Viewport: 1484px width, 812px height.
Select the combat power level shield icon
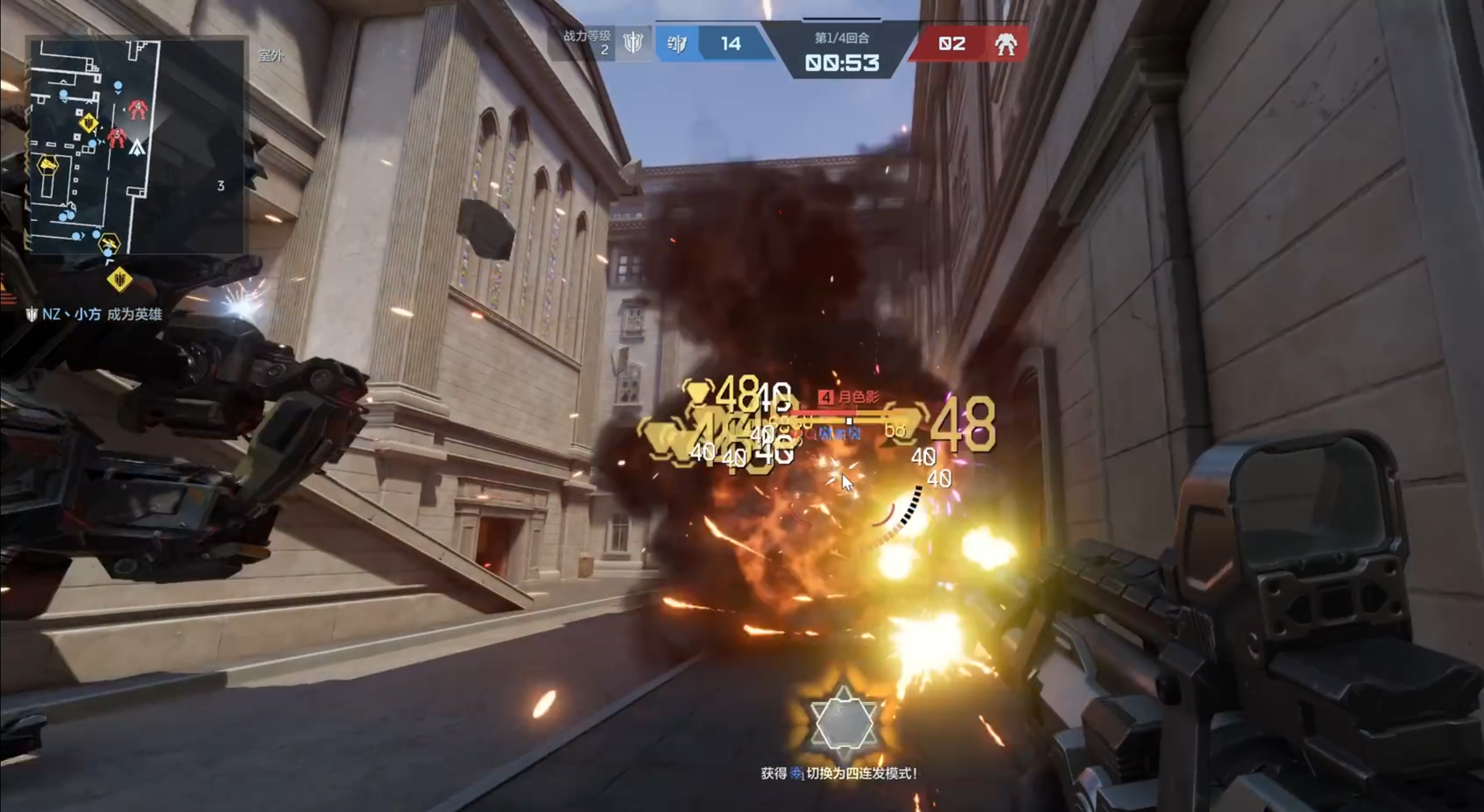coord(633,43)
